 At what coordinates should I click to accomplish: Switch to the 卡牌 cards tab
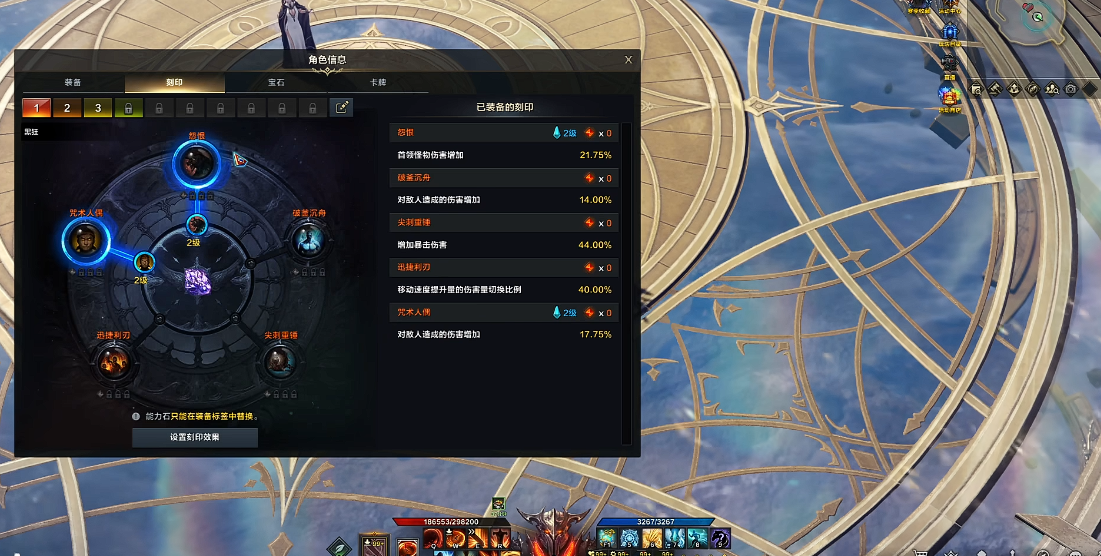378,83
